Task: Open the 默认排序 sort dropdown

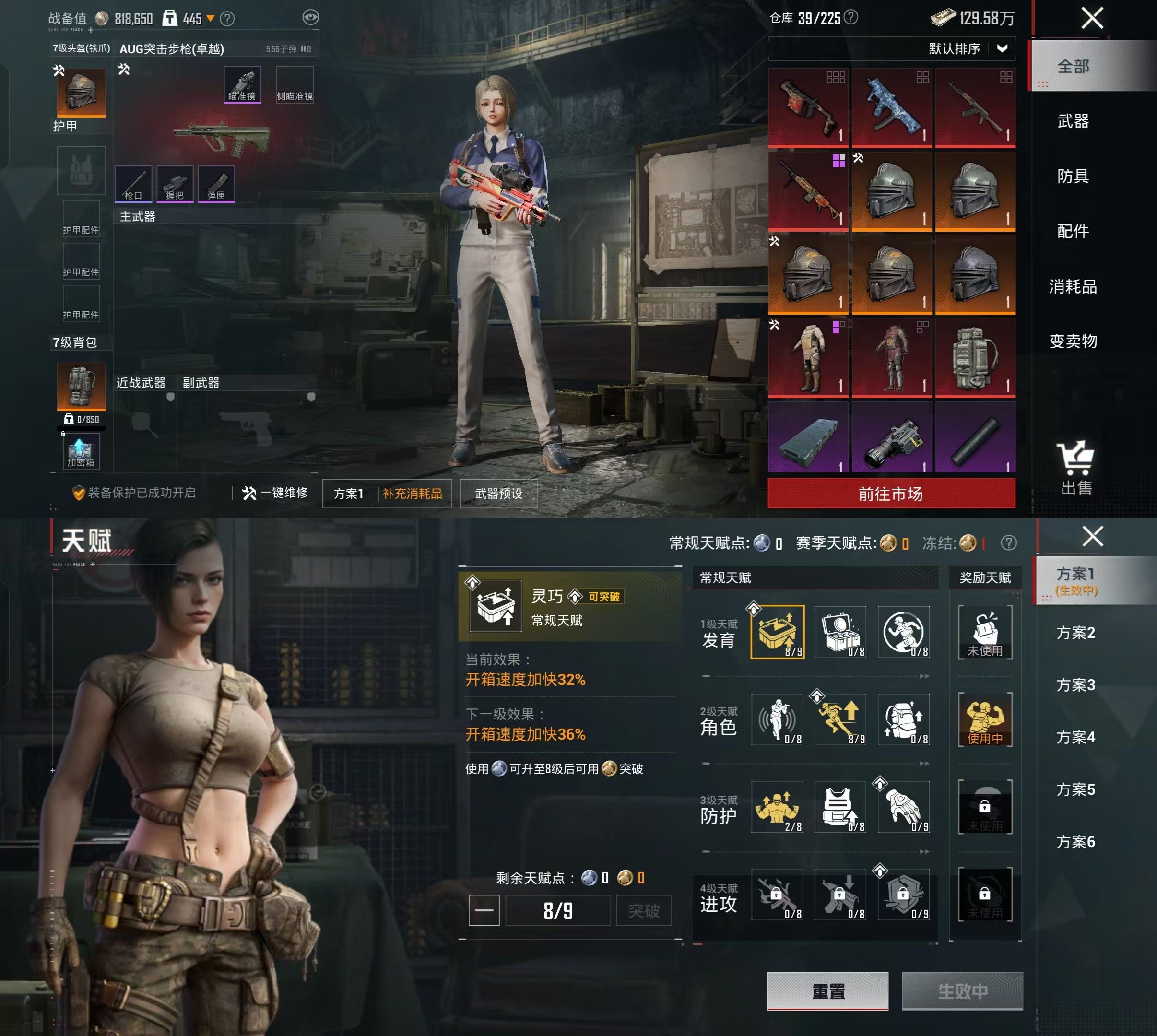Action: click(968, 49)
